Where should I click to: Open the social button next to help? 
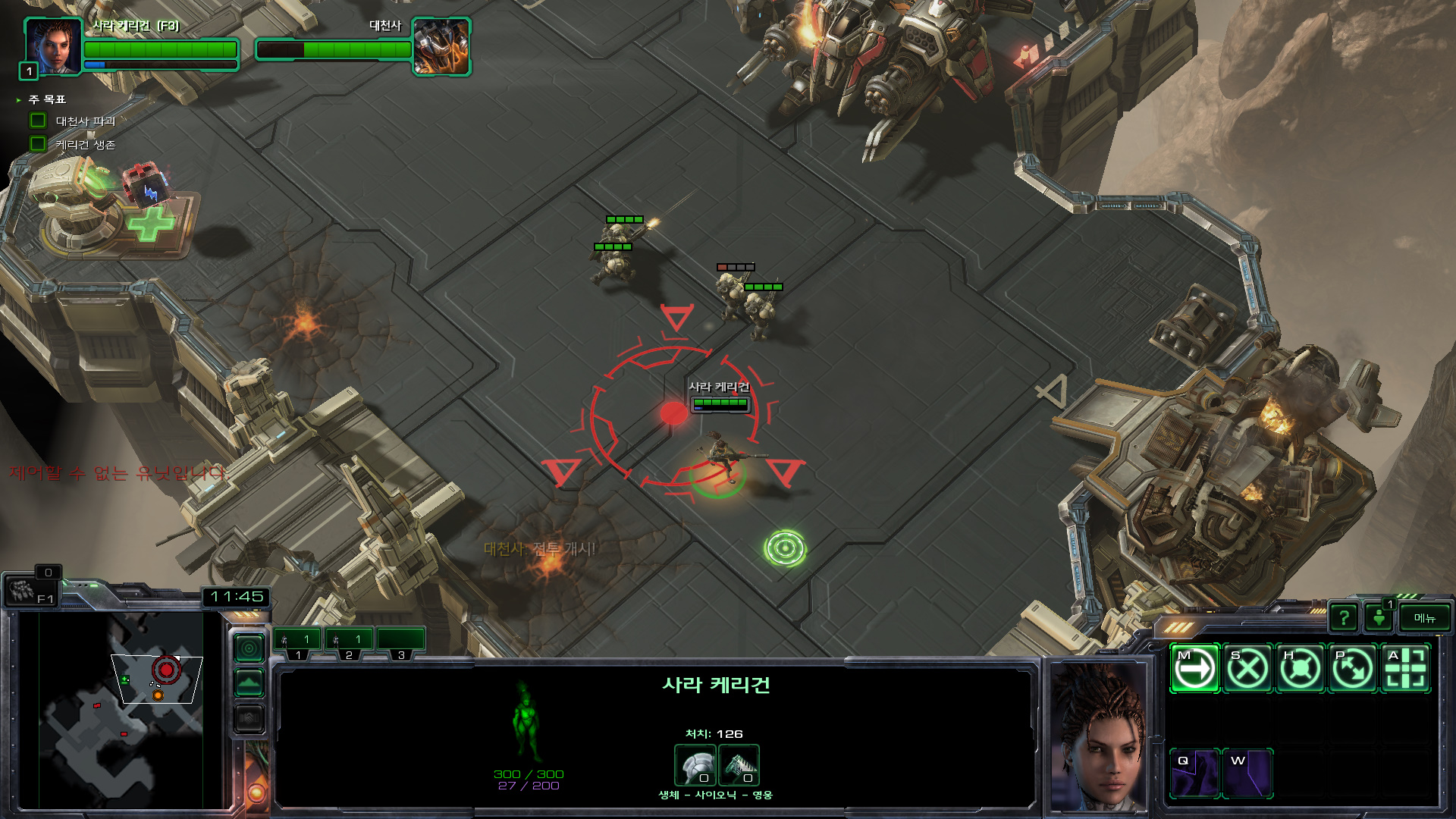coord(1379,618)
